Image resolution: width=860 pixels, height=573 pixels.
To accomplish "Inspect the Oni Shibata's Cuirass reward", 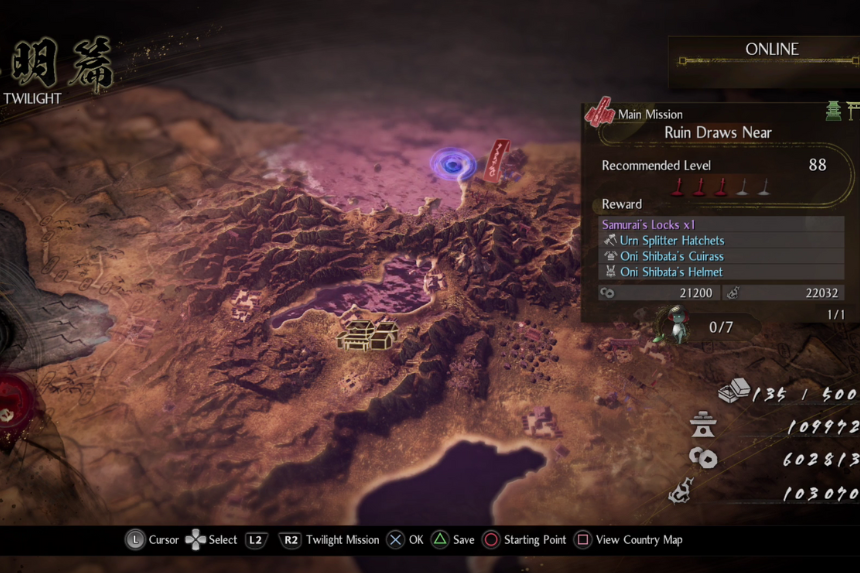I will tap(671, 256).
